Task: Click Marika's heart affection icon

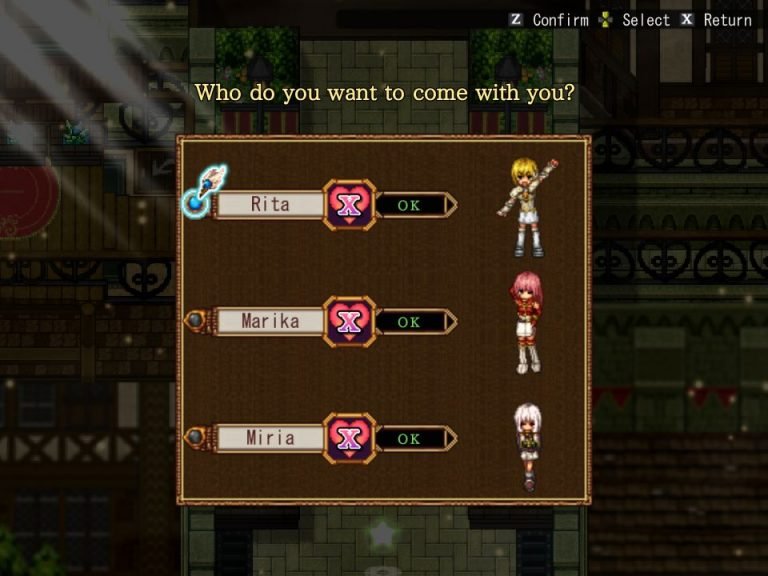Action: pyautogui.click(x=349, y=322)
